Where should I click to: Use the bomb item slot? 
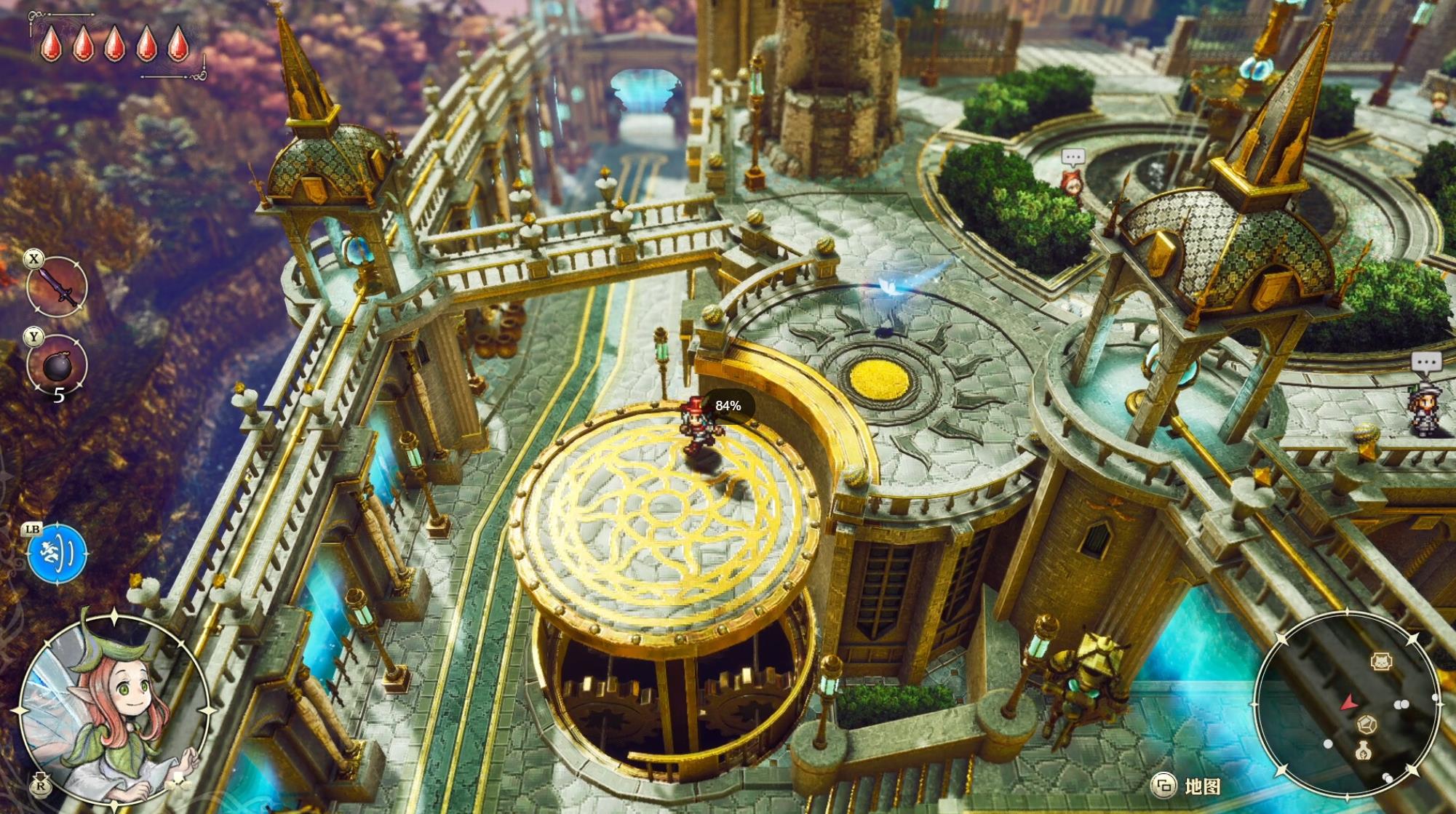[x=57, y=364]
